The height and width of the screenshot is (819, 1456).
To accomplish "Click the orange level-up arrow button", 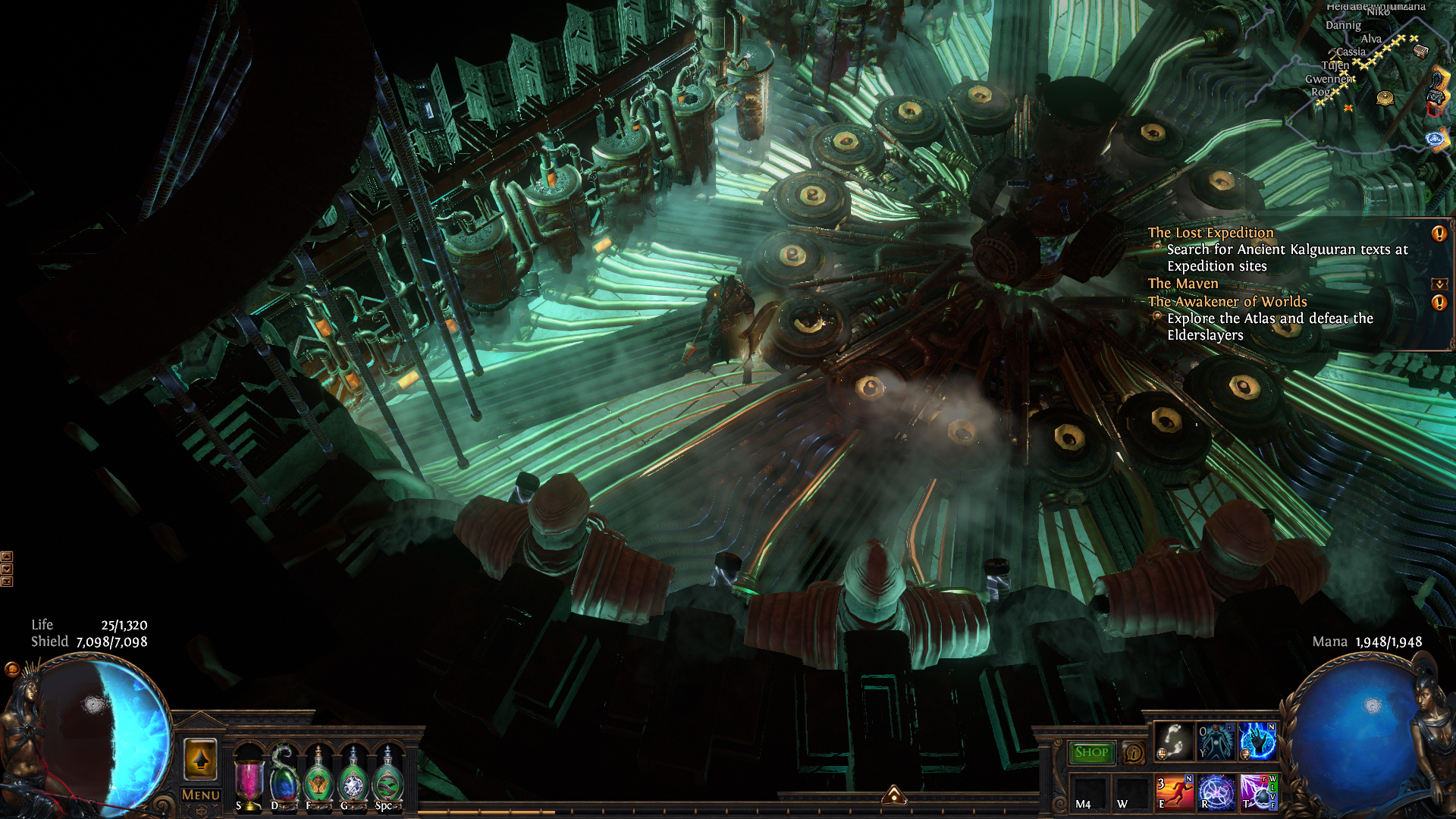I will (201, 759).
